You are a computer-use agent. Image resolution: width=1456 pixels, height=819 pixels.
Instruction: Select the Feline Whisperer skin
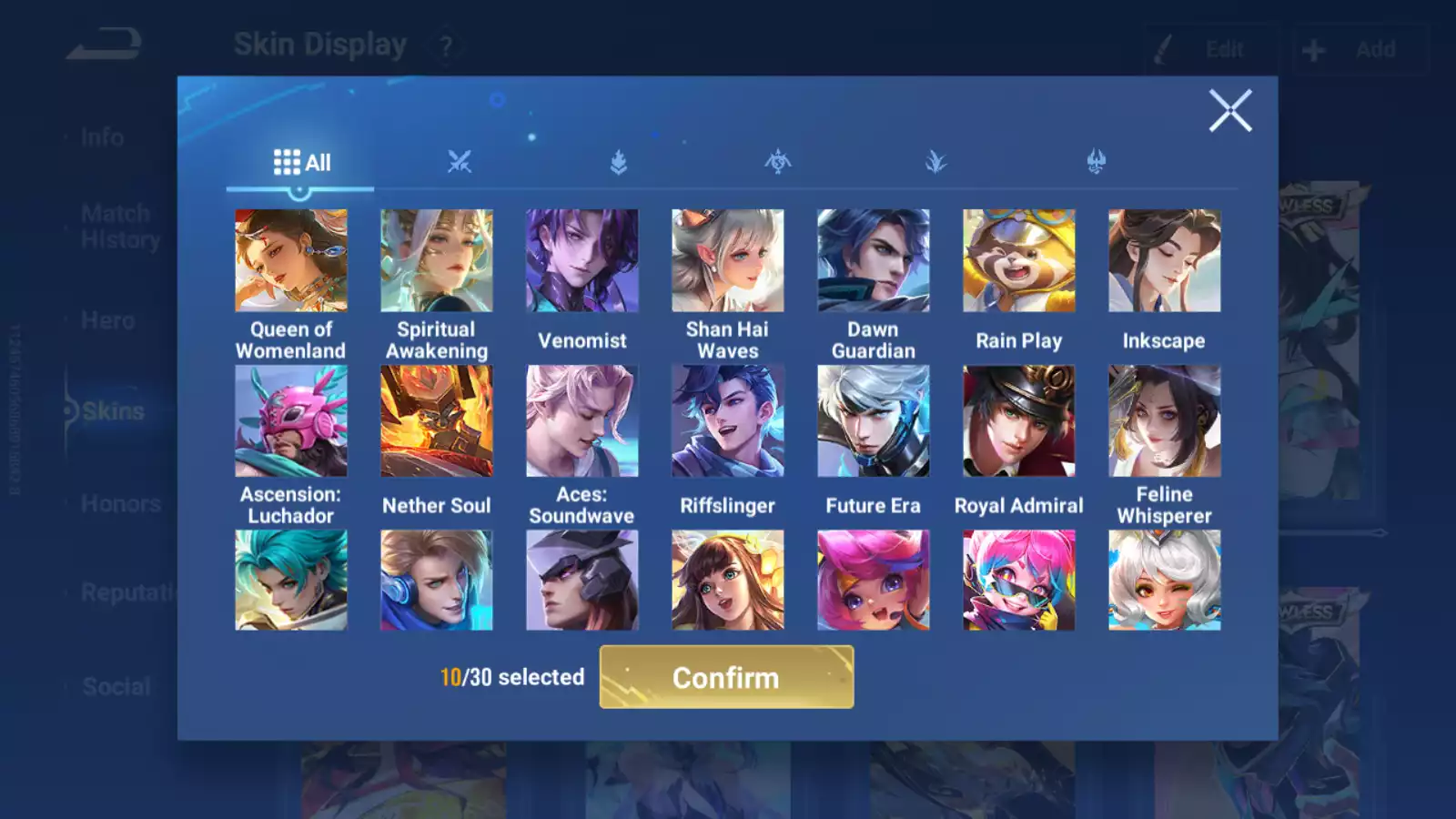[1165, 421]
